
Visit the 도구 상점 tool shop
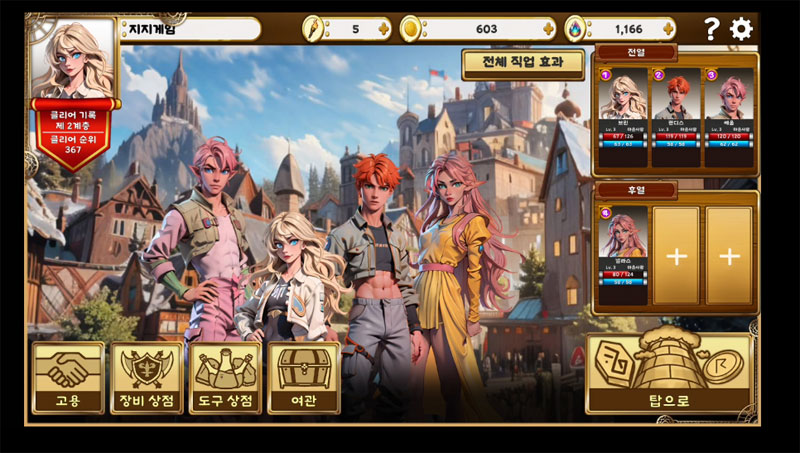tap(225, 377)
